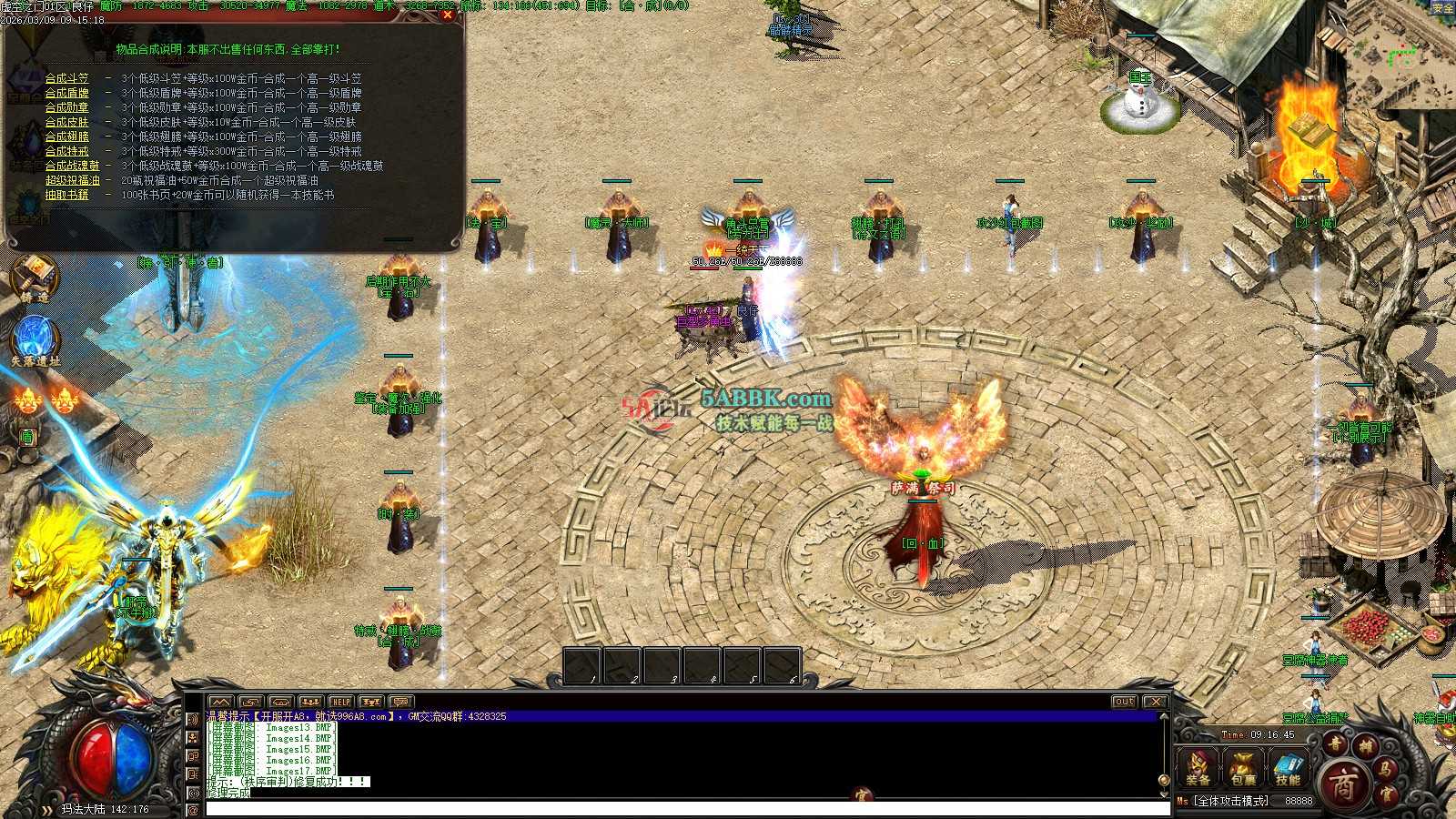The width and height of the screenshot is (1456, 819).
Task: Close the item synthesis dialog
Action: click(x=447, y=15)
